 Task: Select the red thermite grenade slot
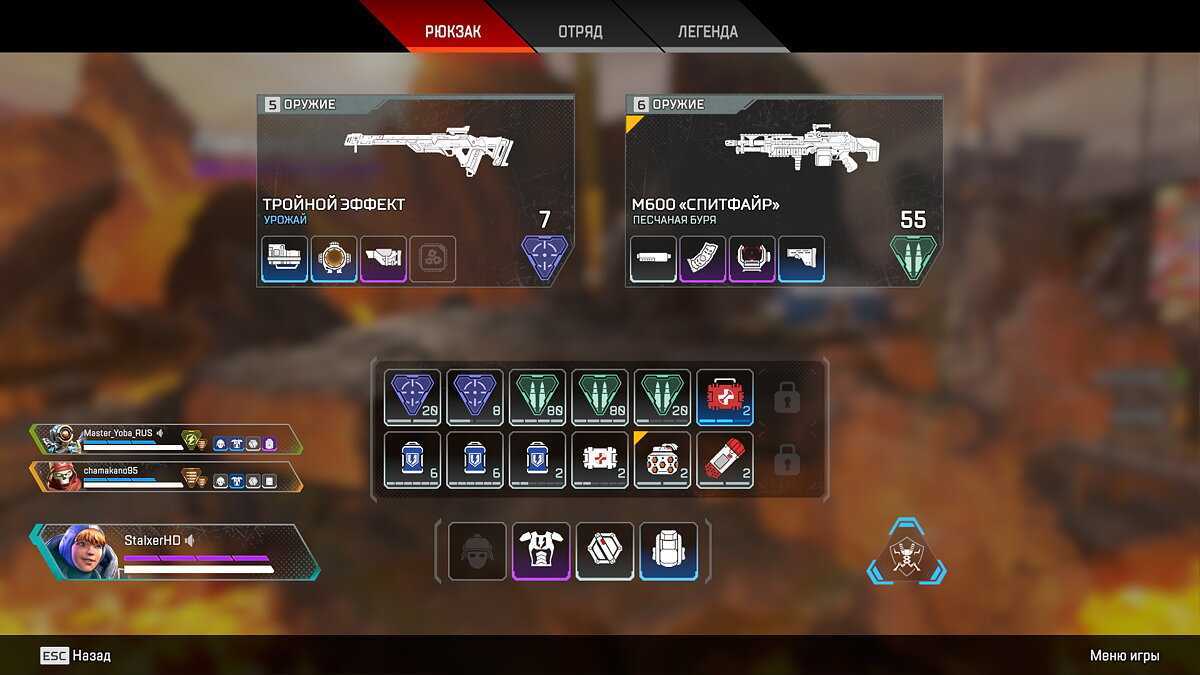point(725,460)
